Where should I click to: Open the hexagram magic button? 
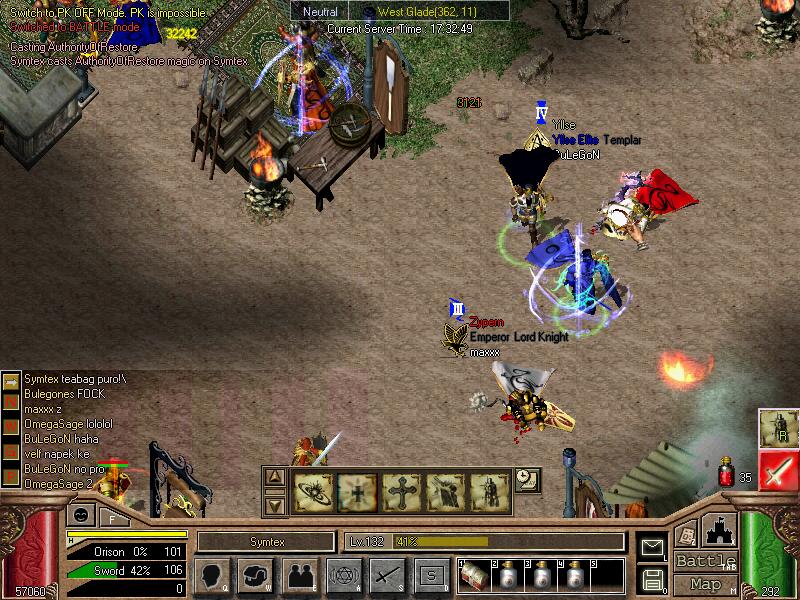(x=343, y=575)
